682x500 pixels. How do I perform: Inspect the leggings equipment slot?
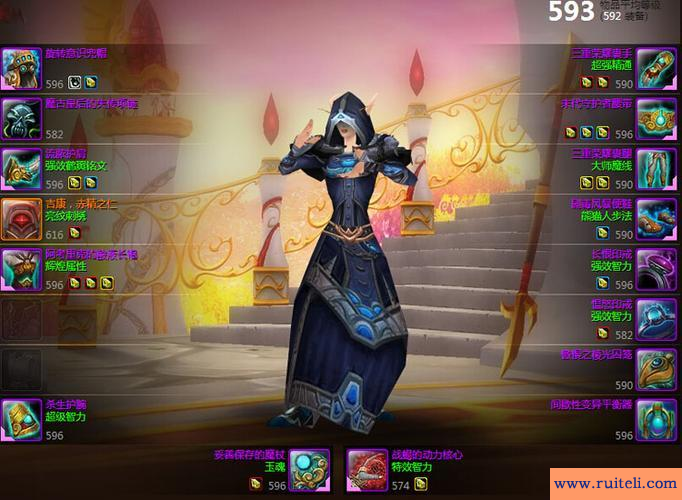(x=658, y=169)
